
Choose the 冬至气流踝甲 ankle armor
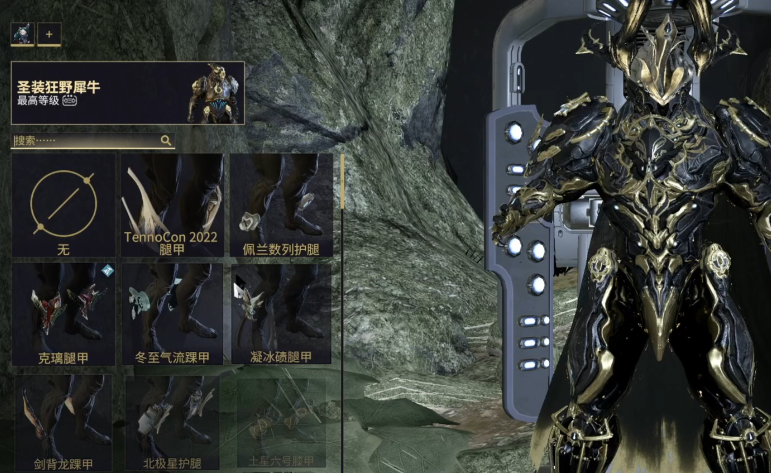coord(172,314)
